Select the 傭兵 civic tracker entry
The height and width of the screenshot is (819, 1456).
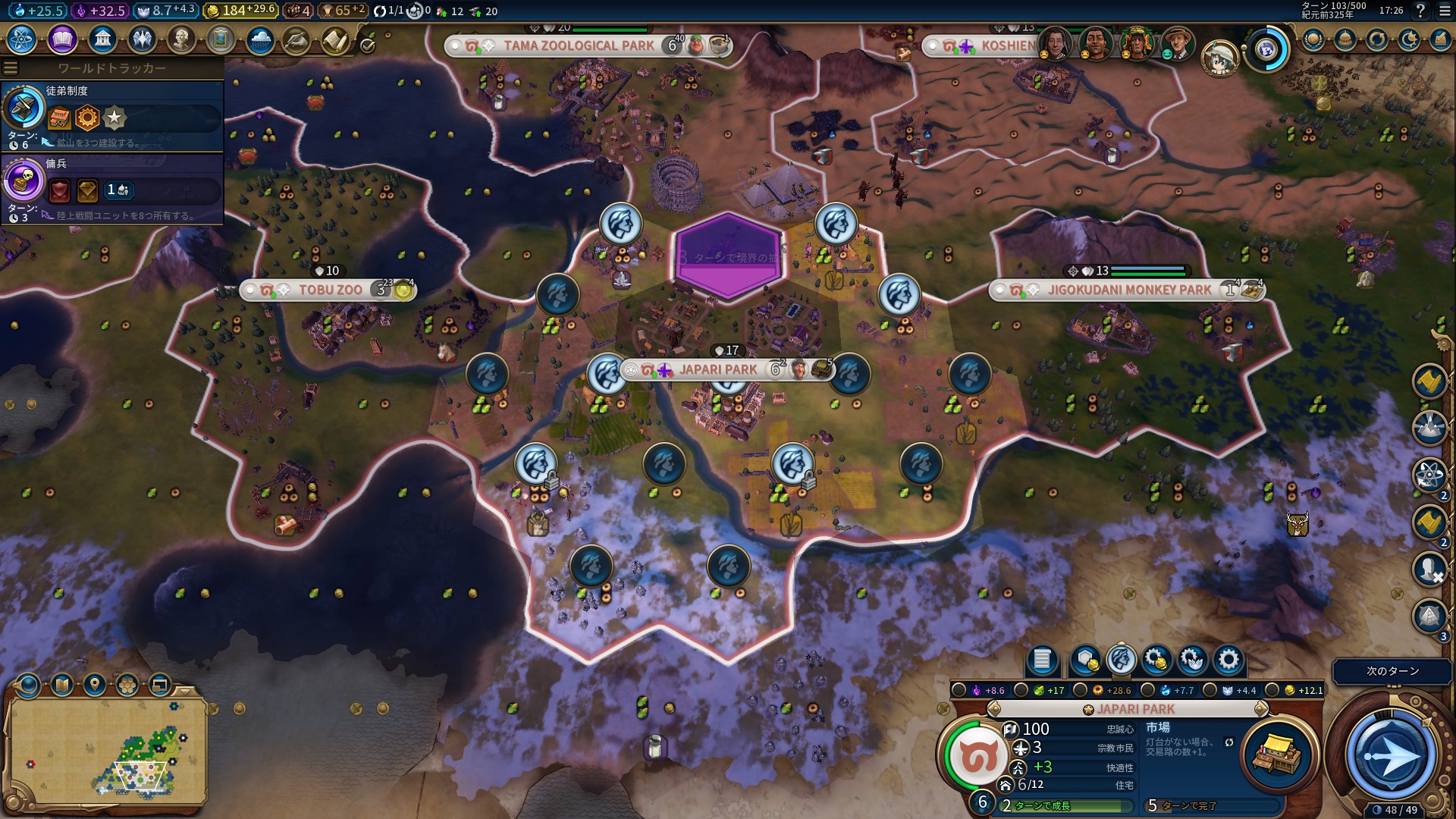coord(112,189)
